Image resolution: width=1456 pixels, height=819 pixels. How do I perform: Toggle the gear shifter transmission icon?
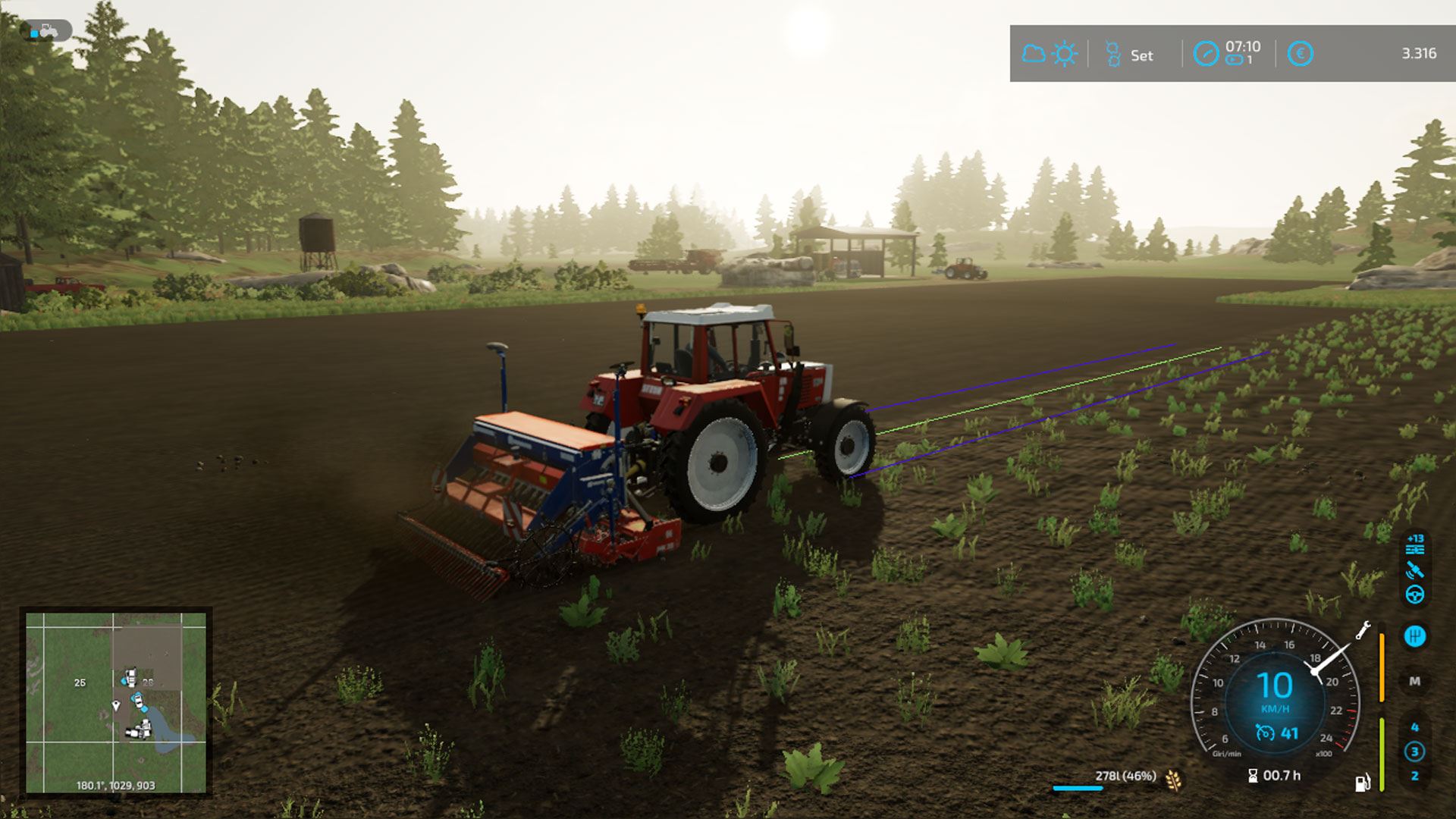pos(1414,636)
